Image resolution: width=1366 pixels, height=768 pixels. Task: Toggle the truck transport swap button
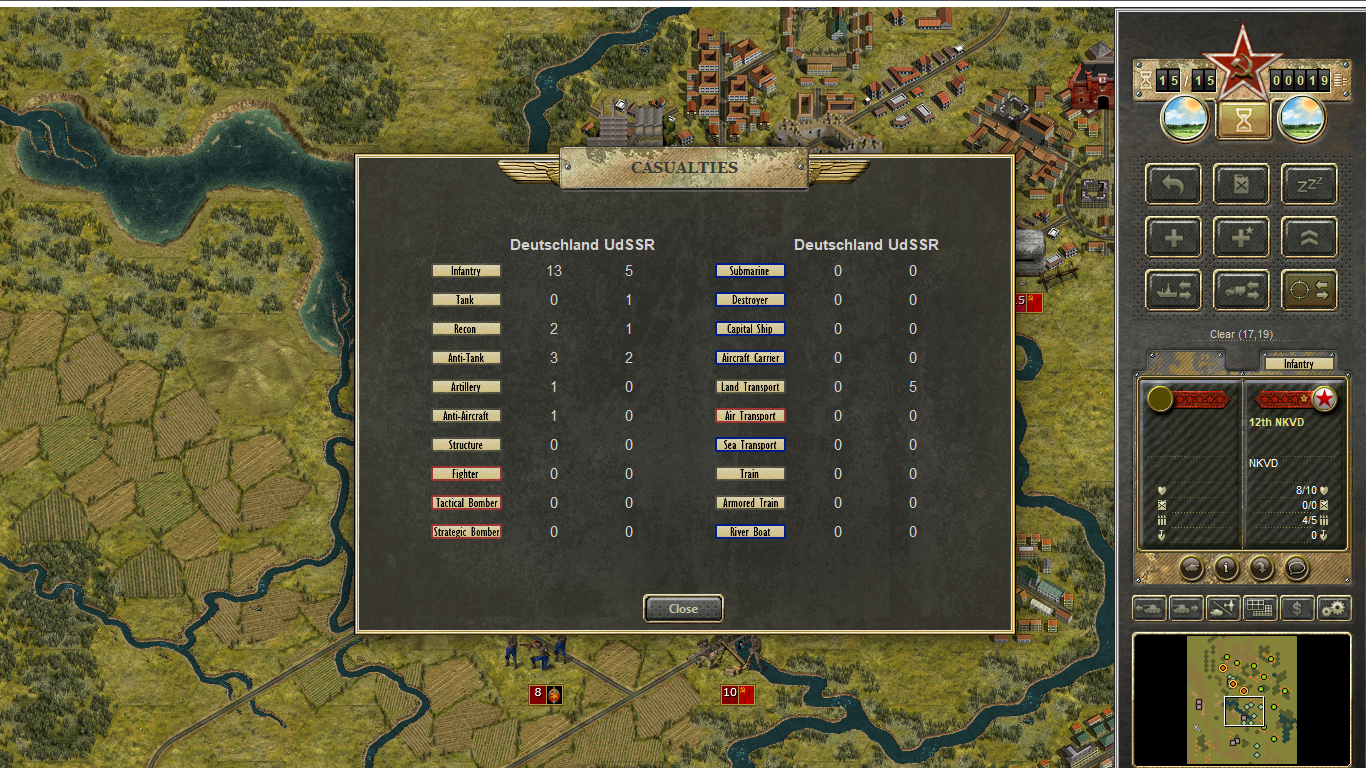(x=1241, y=290)
